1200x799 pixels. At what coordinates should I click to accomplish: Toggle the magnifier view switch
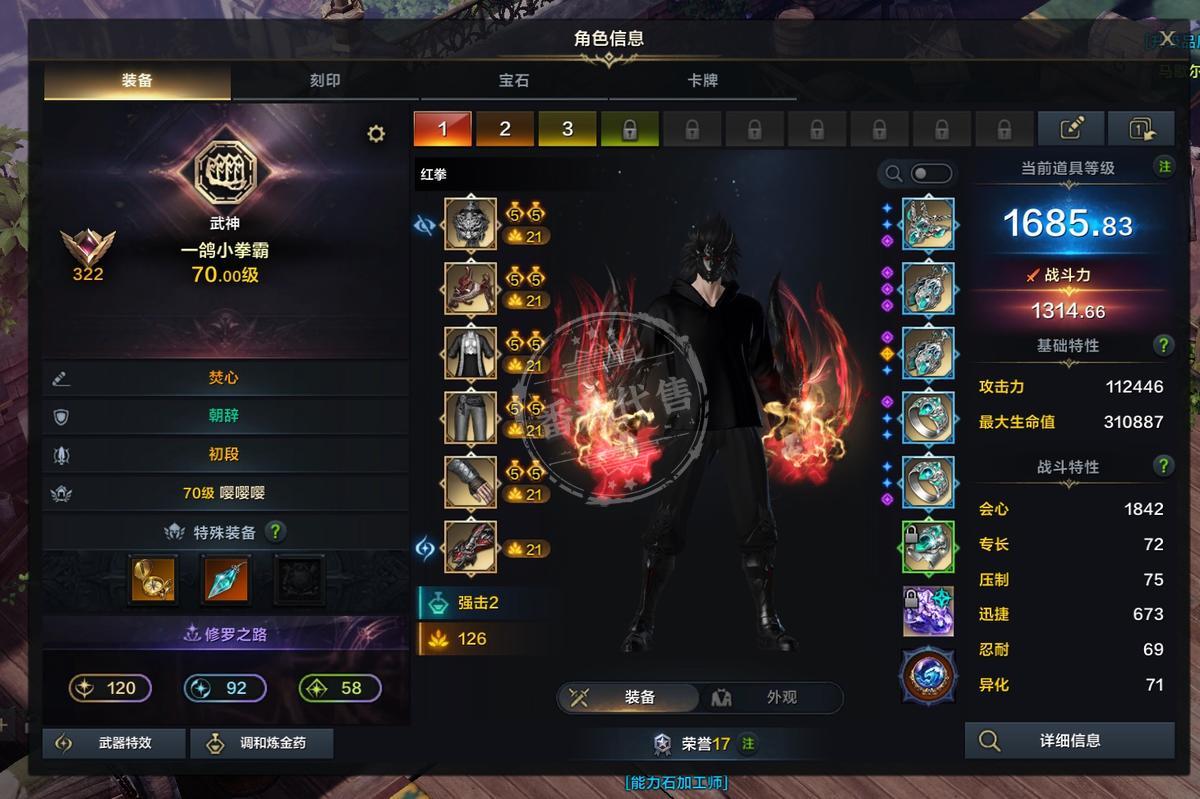(930, 174)
